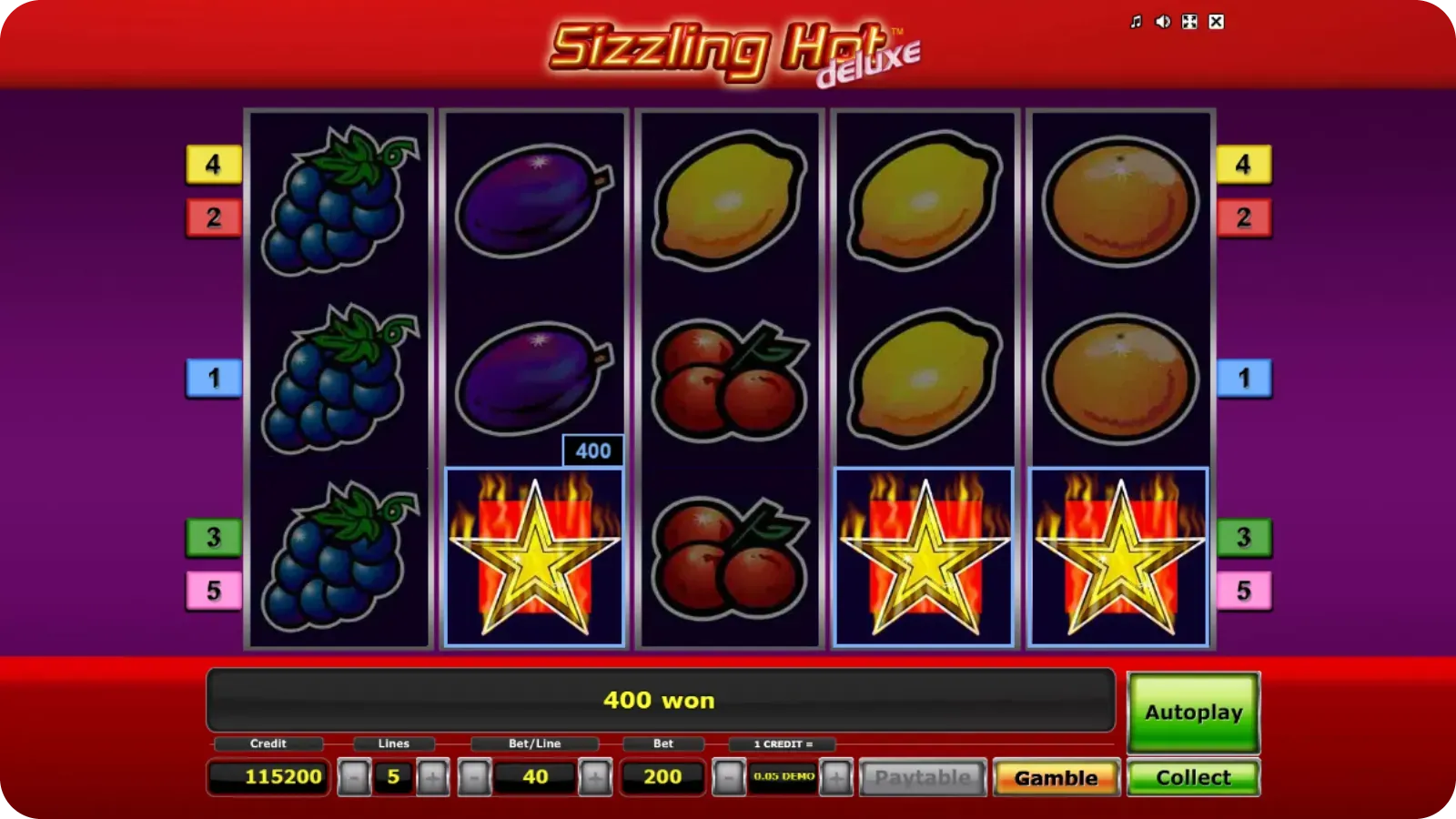Select payline 4 yellow marker on the left
This screenshot has width=1456, height=819.
tap(211, 165)
